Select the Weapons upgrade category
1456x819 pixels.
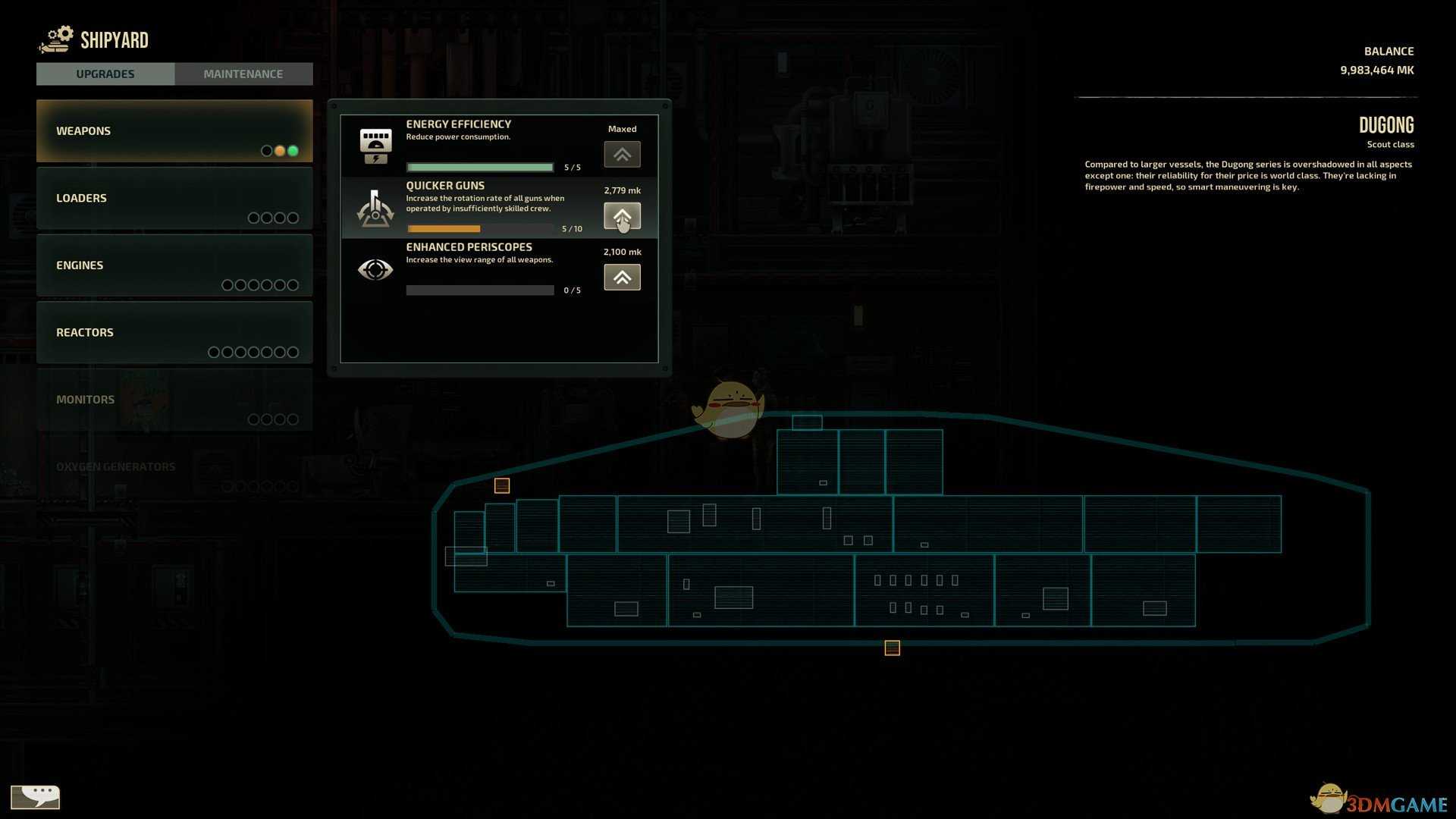[174, 130]
